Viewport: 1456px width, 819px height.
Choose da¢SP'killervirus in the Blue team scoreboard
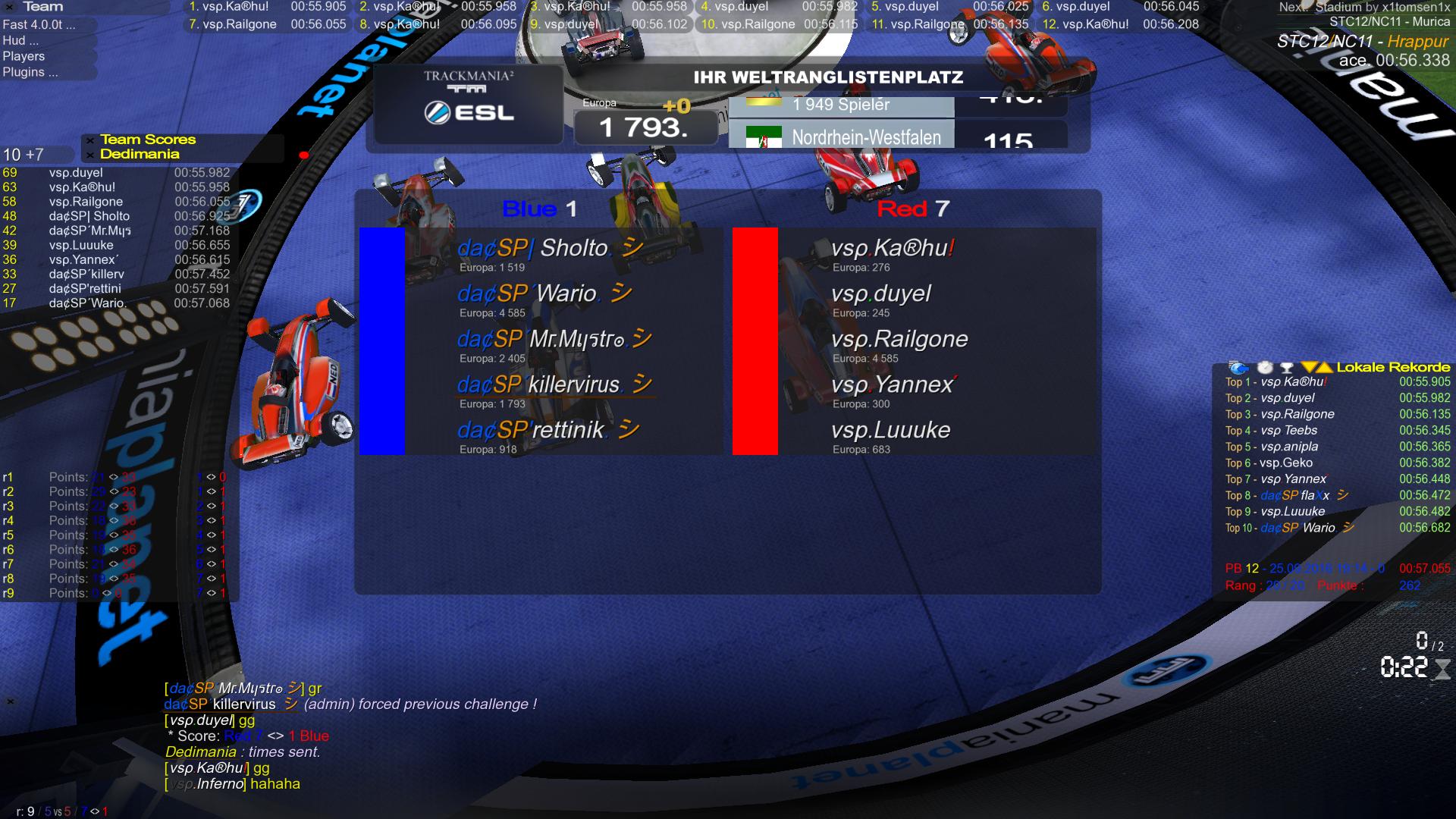tap(538, 384)
